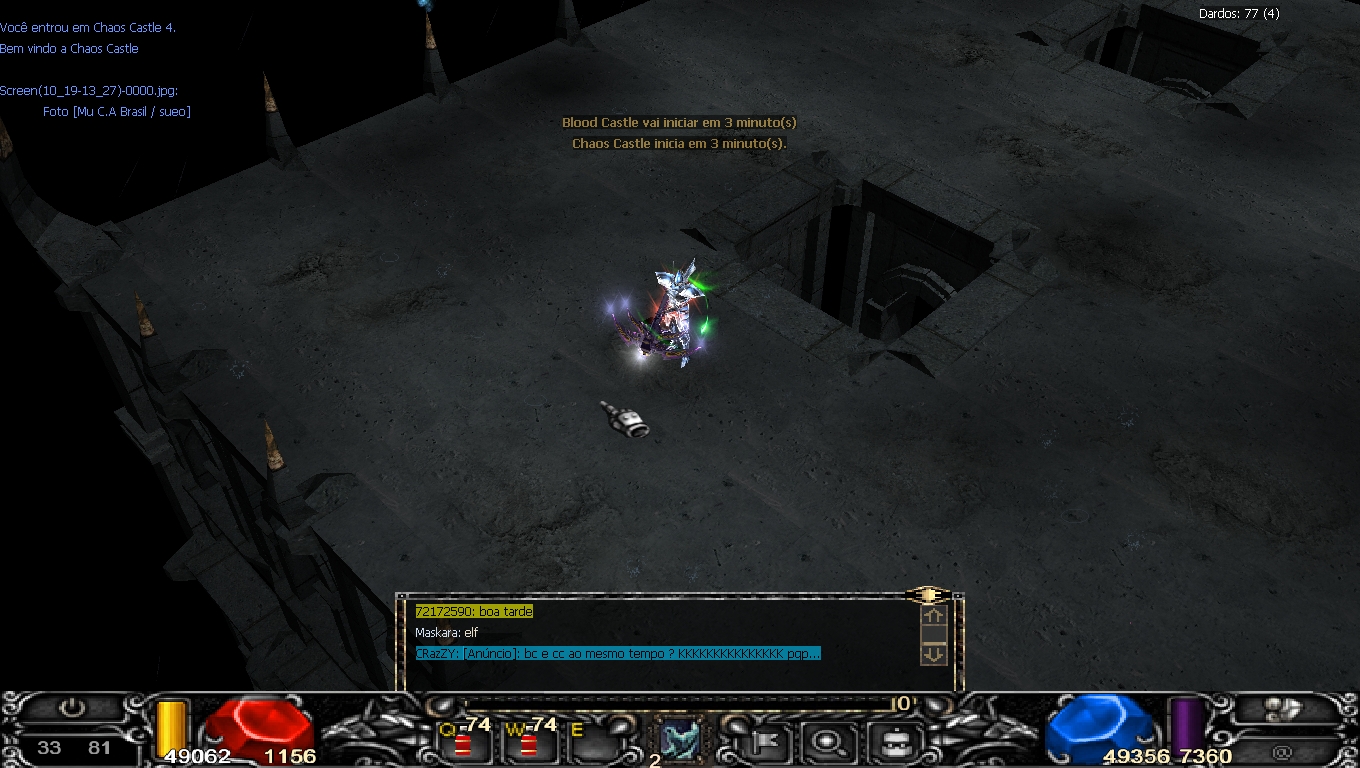This screenshot has width=1360, height=768.
Task: Select Maskara's 'elf' chat message
Action: (x=447, y=633)
